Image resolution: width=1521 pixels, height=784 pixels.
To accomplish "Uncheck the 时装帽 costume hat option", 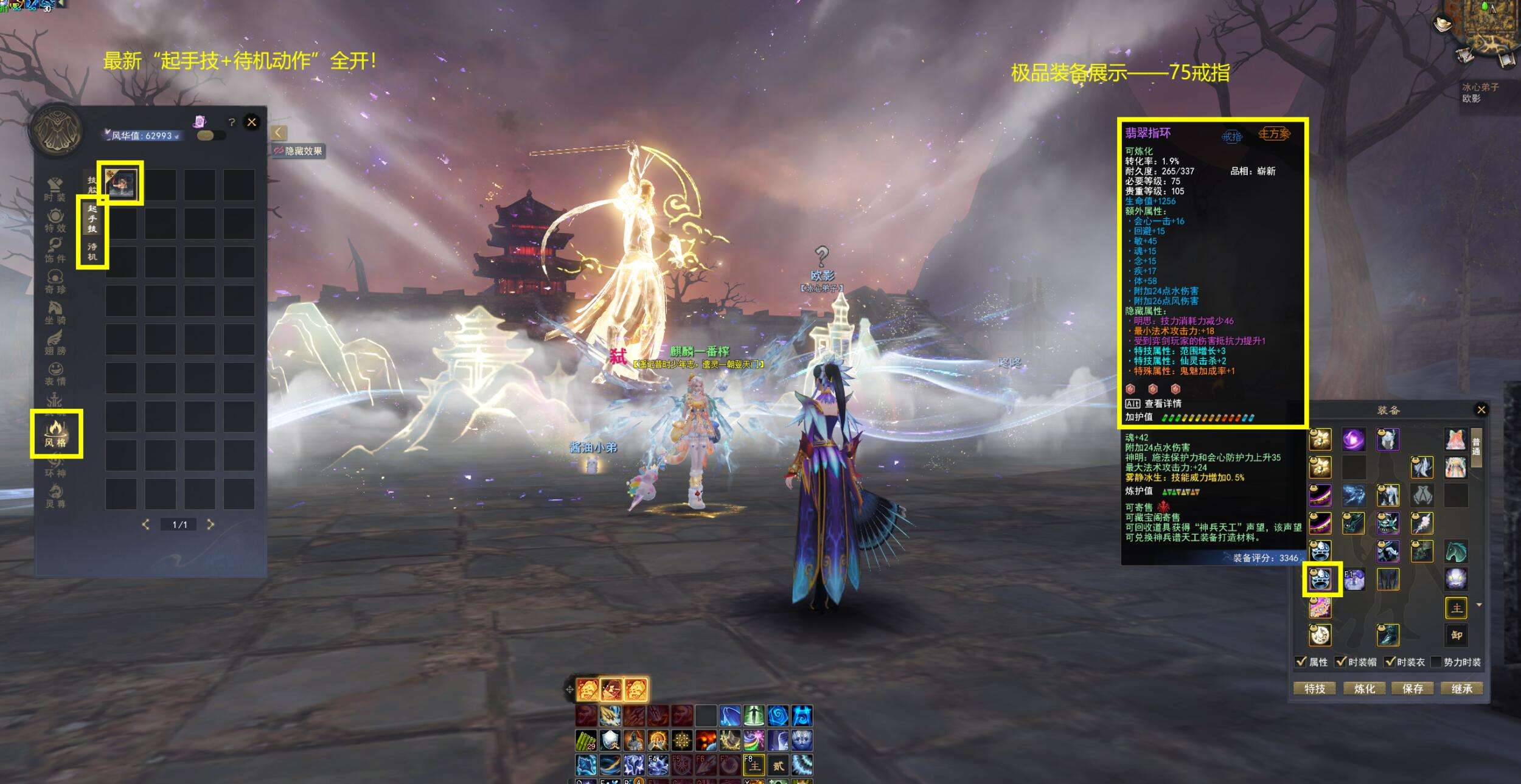I will tap(1340, 662).
